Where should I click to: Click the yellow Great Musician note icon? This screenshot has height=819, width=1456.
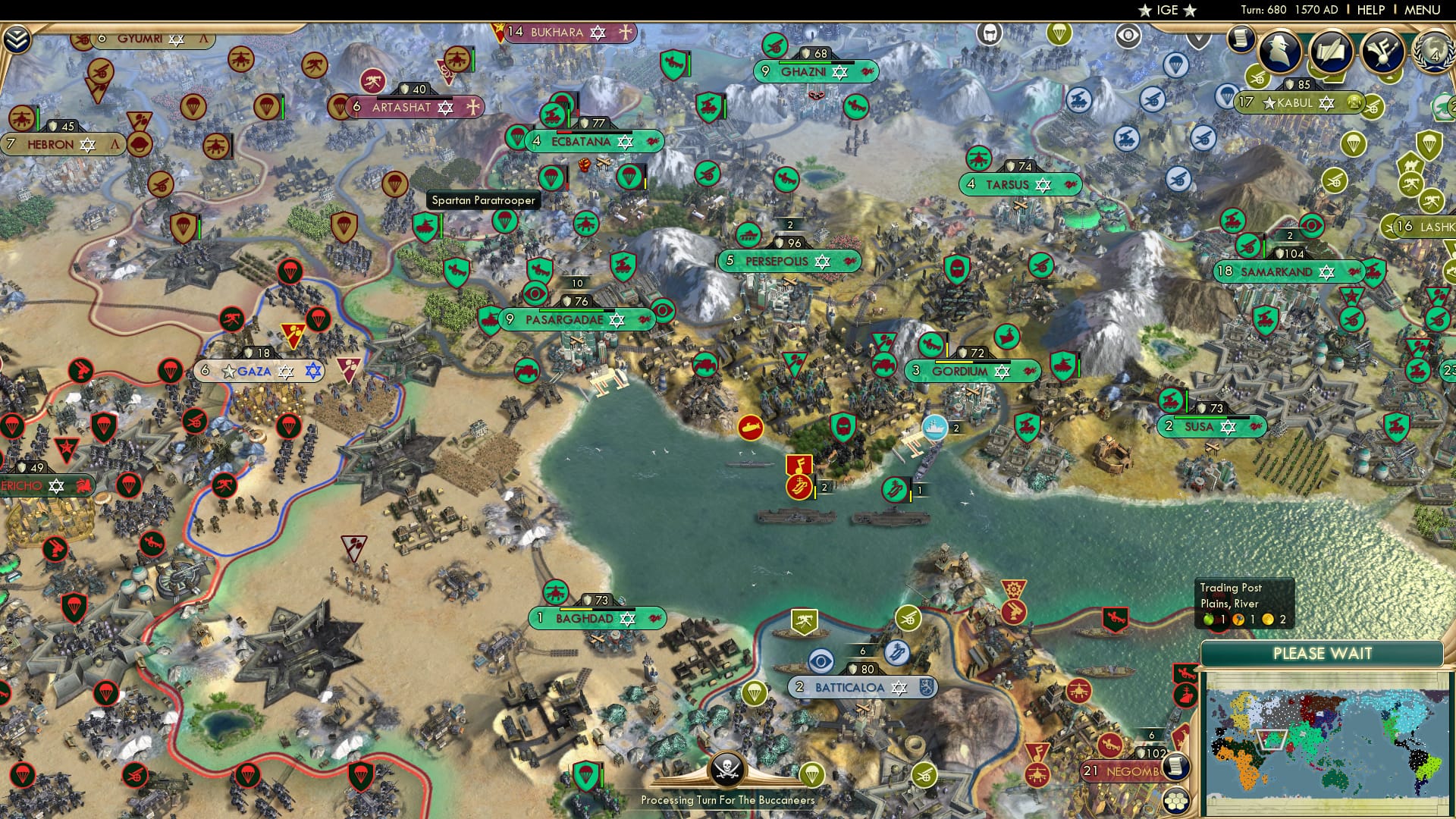pyautogui.click(x=799, y=463)
